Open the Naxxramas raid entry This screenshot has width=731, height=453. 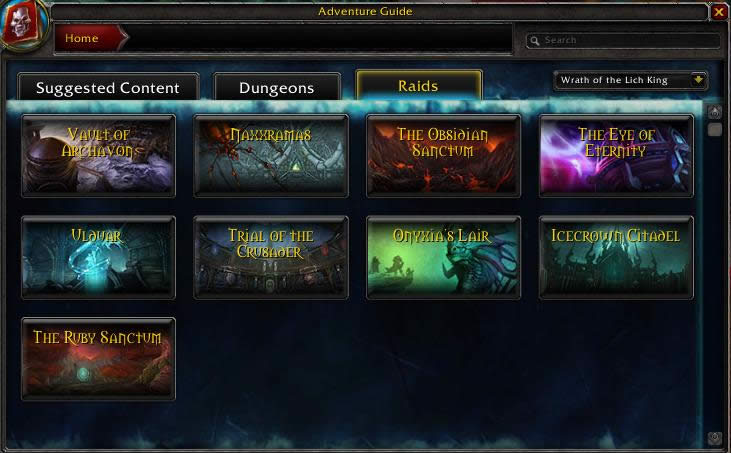[271, 155]
